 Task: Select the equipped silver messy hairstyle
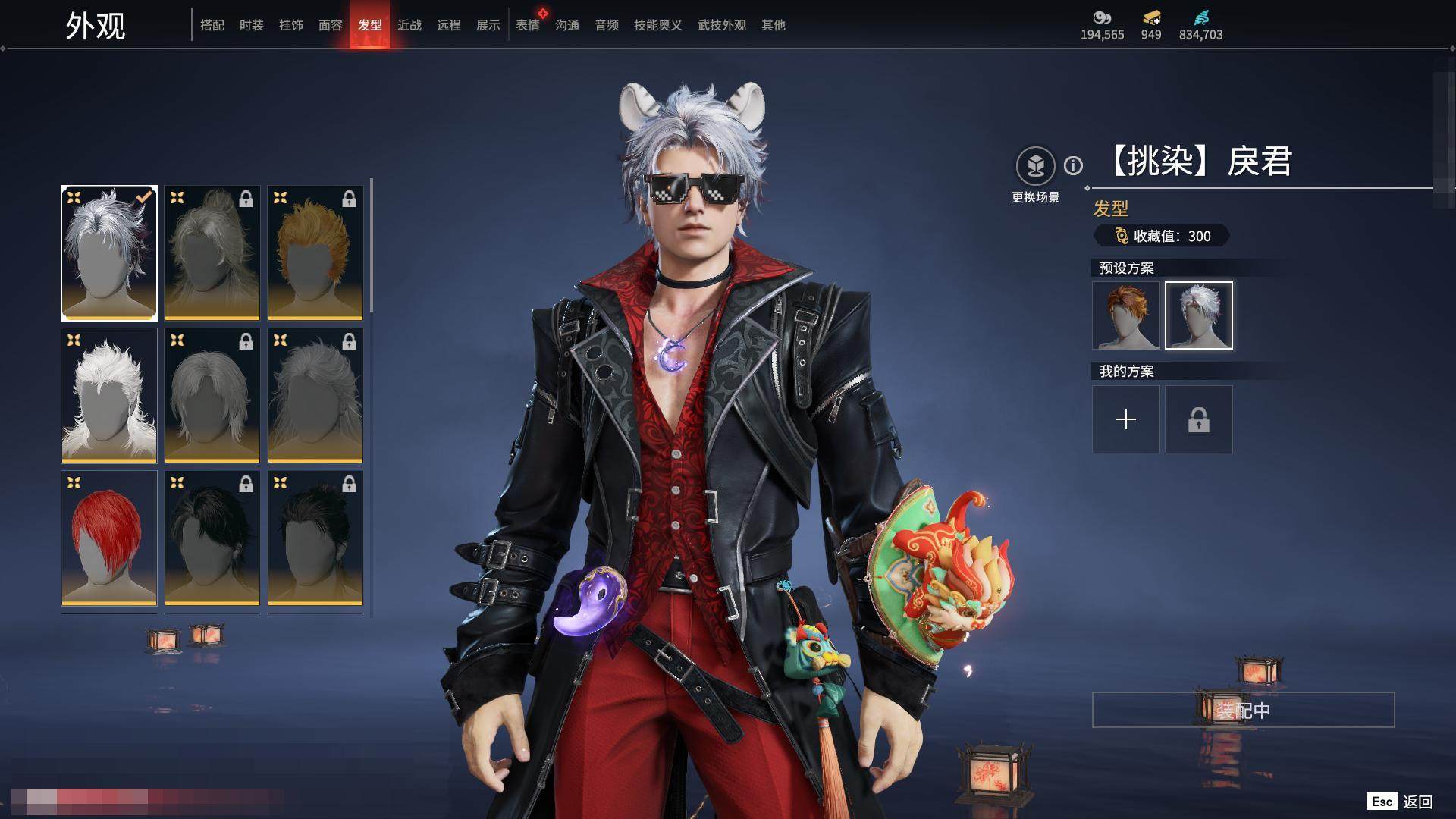[x=109, y=253]
